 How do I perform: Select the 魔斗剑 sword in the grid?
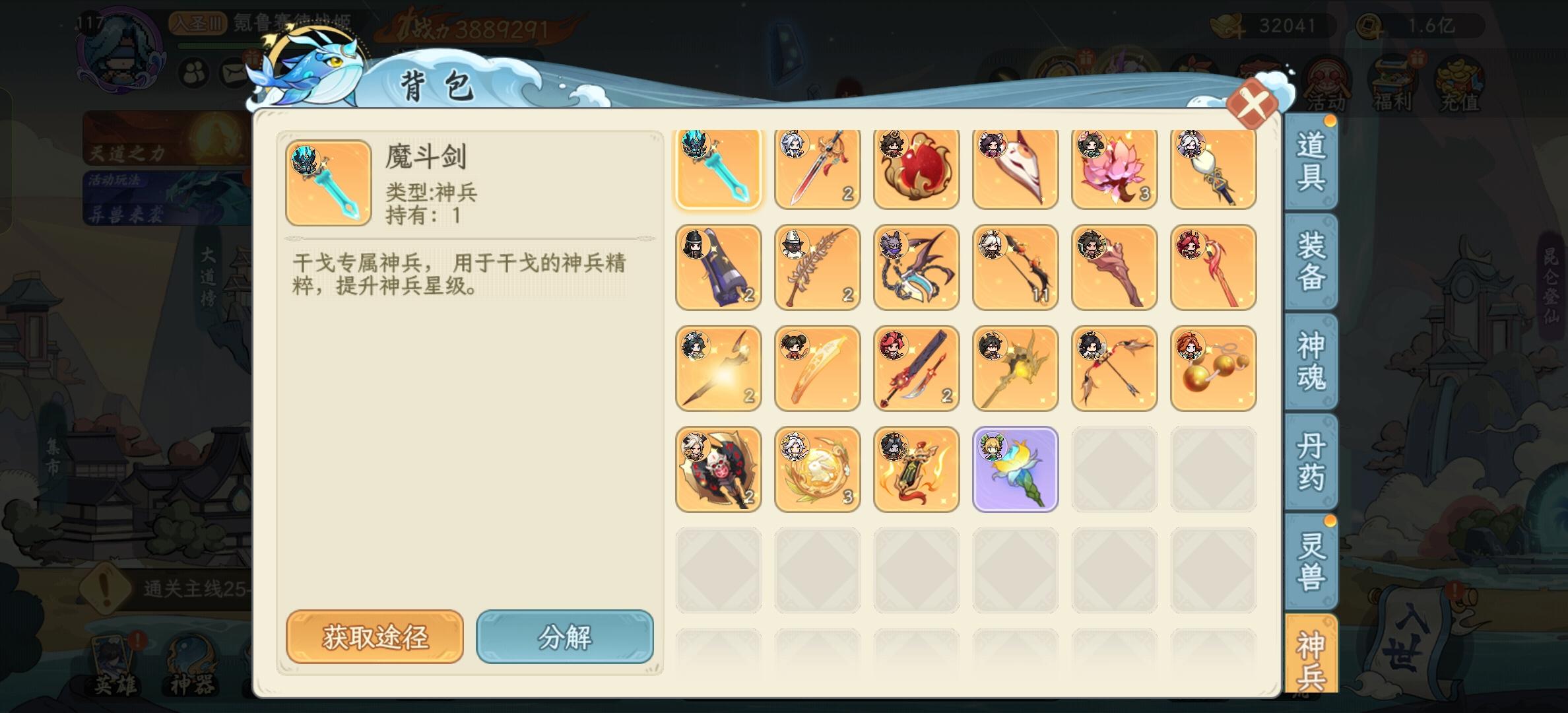(x=718, y=168)
